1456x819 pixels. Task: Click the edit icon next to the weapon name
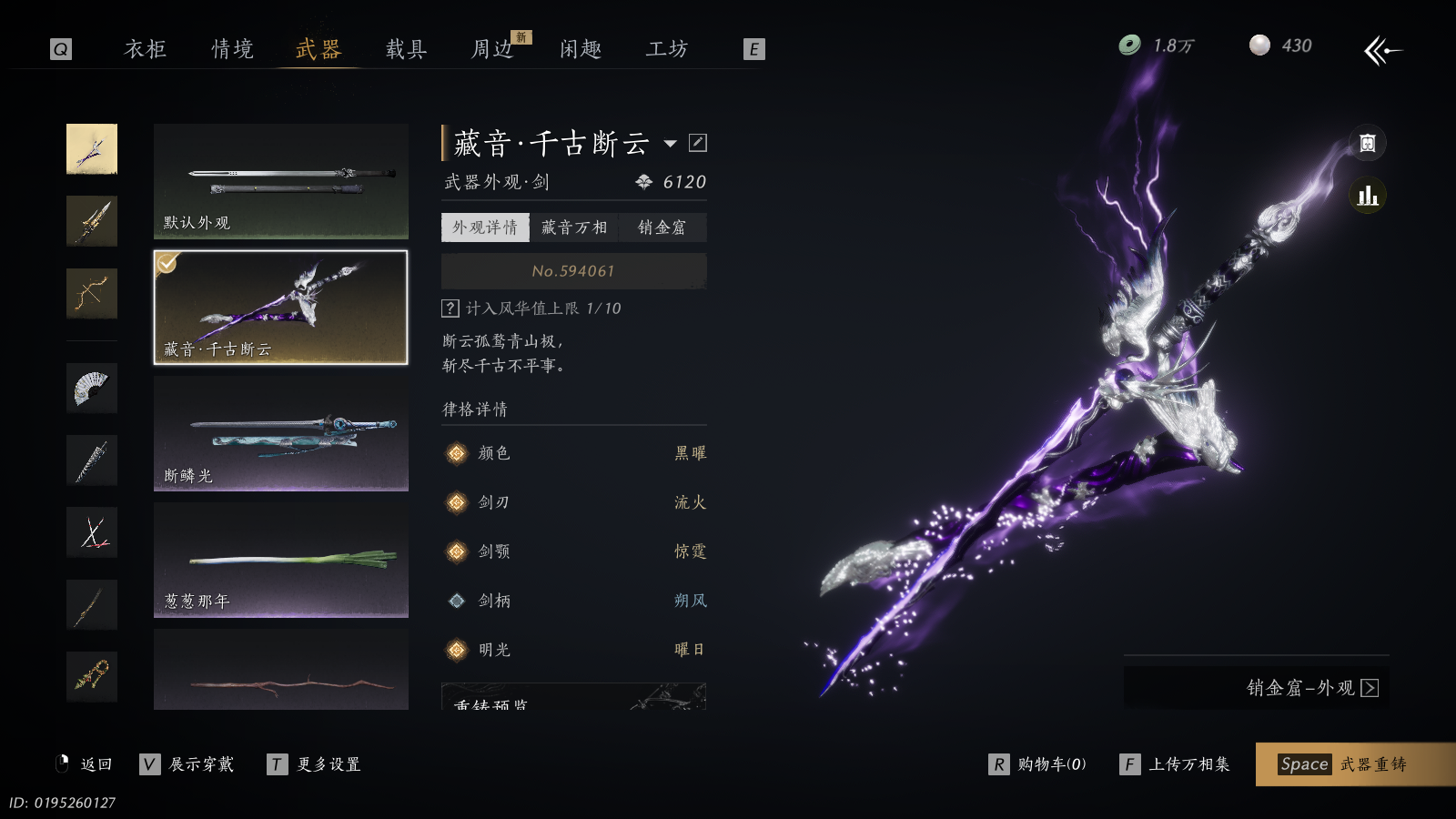tap(698, 143)
